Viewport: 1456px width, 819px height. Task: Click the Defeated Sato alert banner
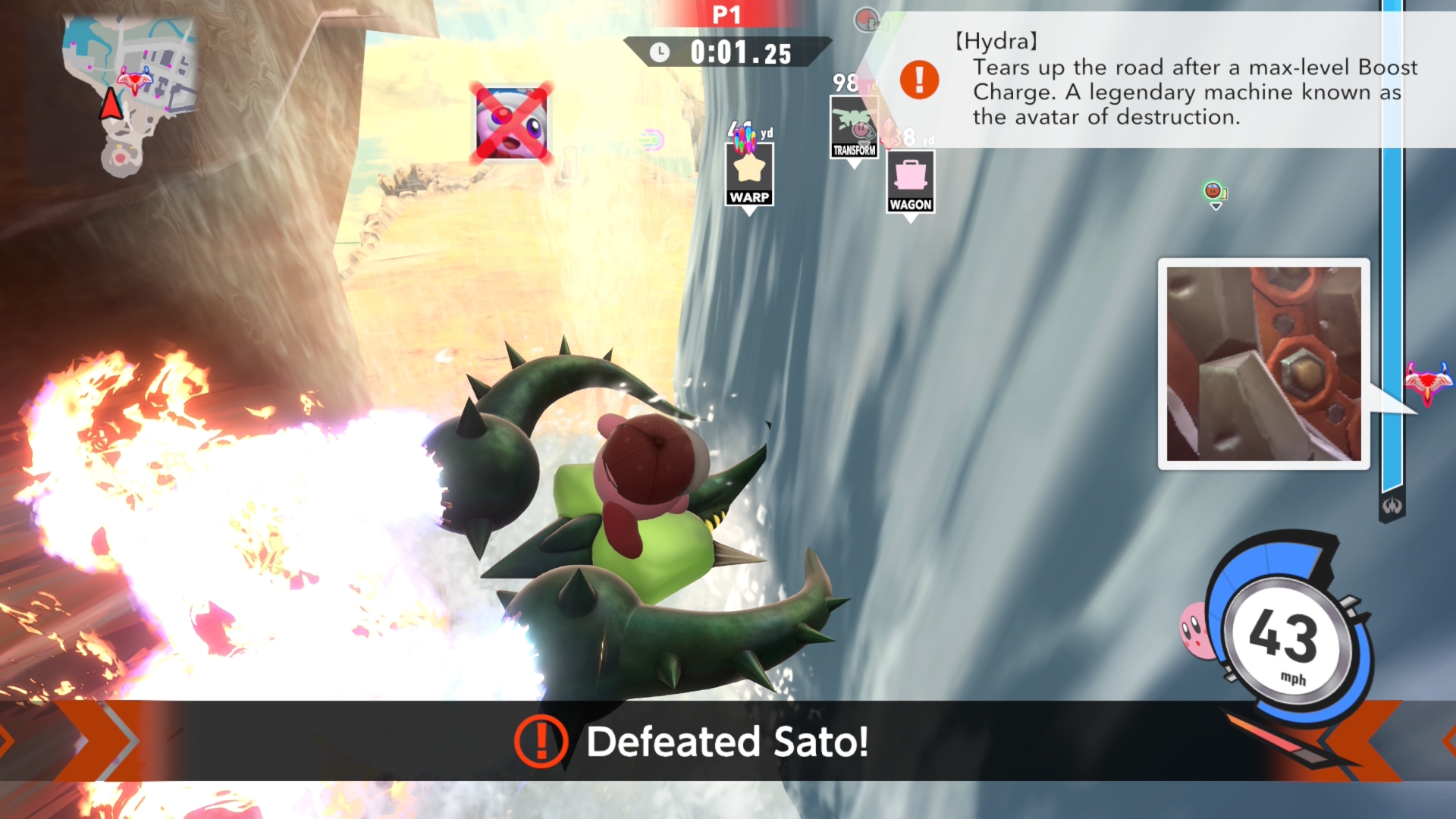coord(726,741)
